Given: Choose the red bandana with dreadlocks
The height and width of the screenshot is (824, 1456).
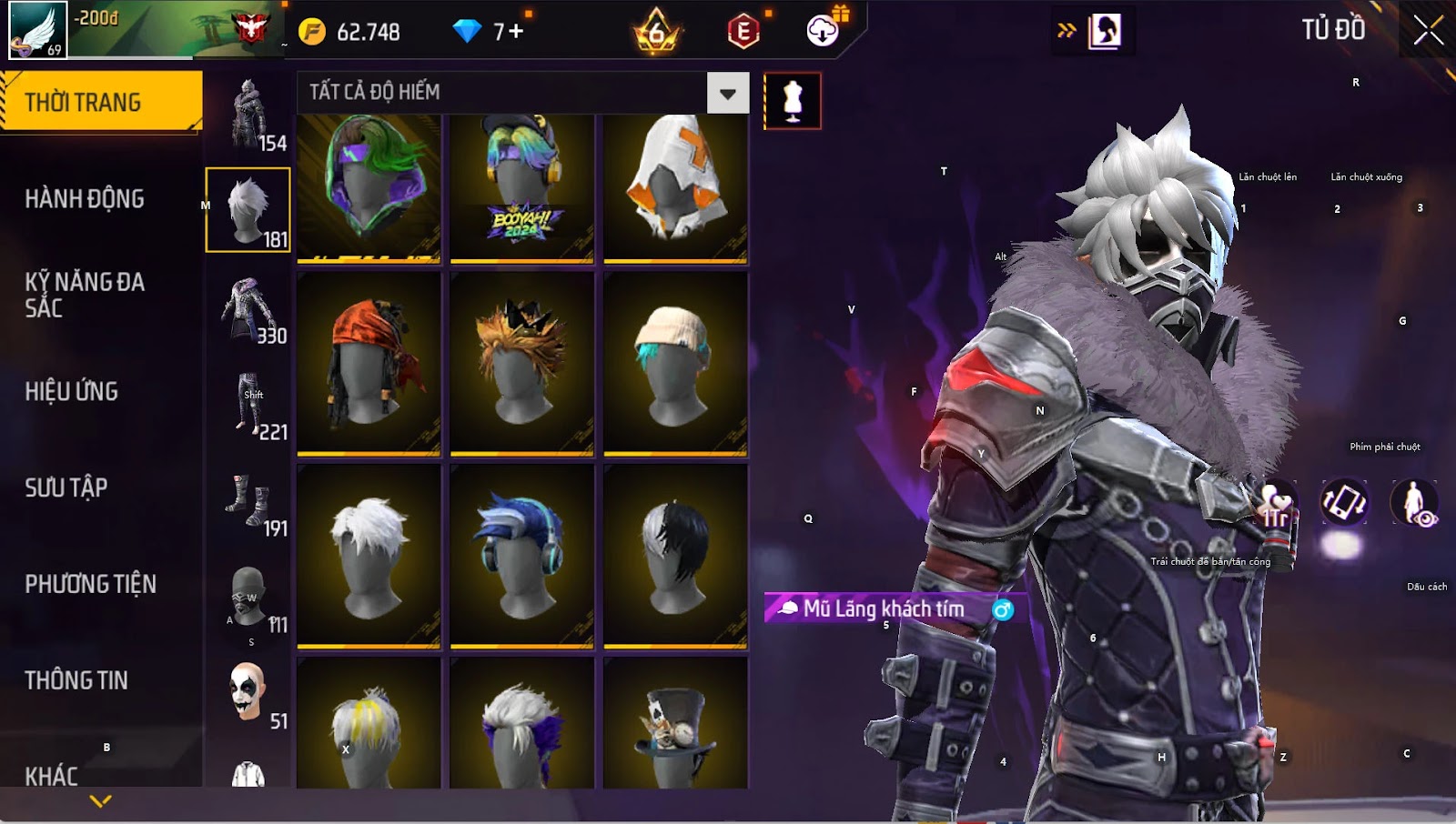Looking at the screenshot, I should tap(369, 363).
